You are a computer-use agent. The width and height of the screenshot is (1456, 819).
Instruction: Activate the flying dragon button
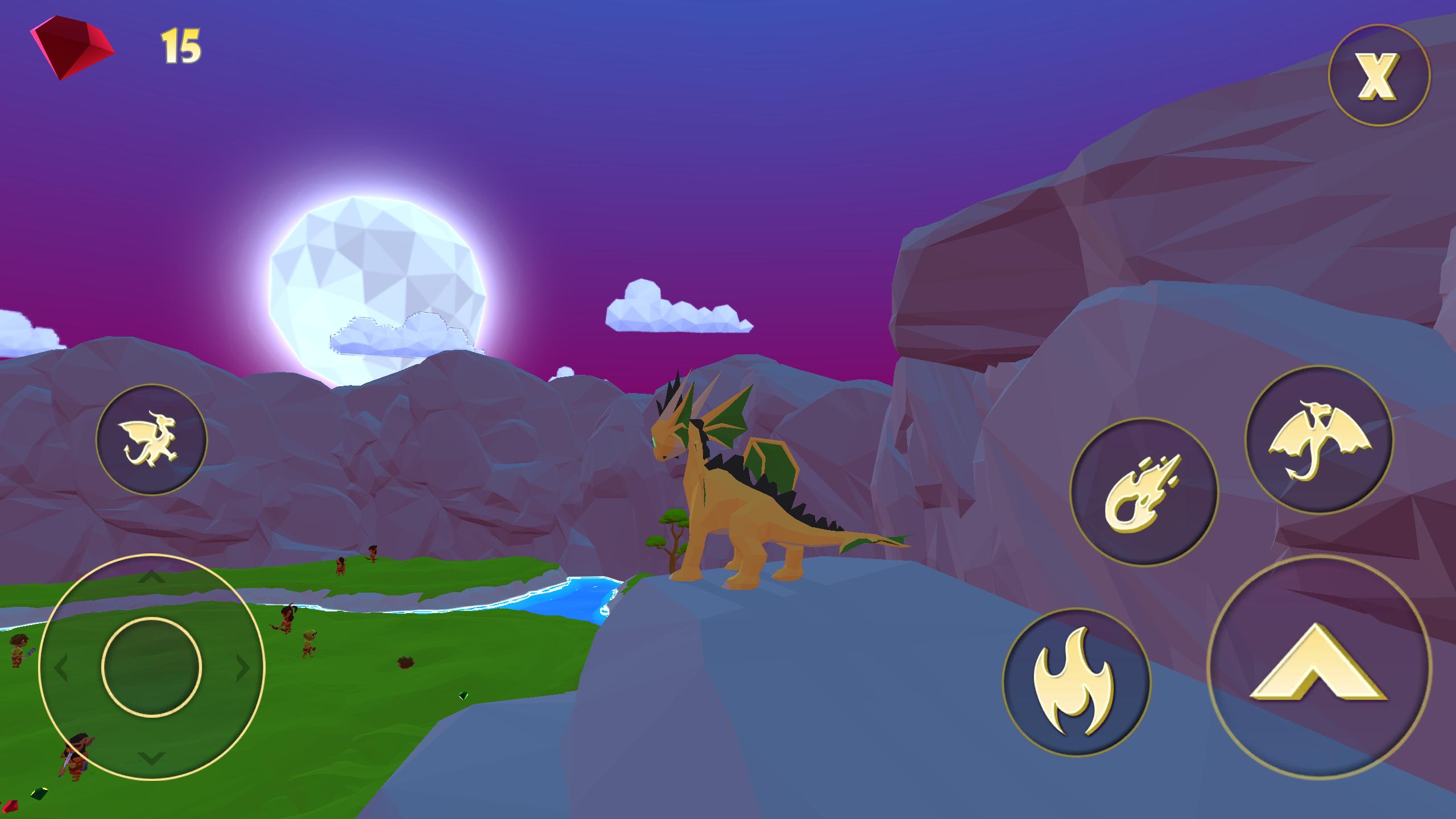[x=1318, y=440]
